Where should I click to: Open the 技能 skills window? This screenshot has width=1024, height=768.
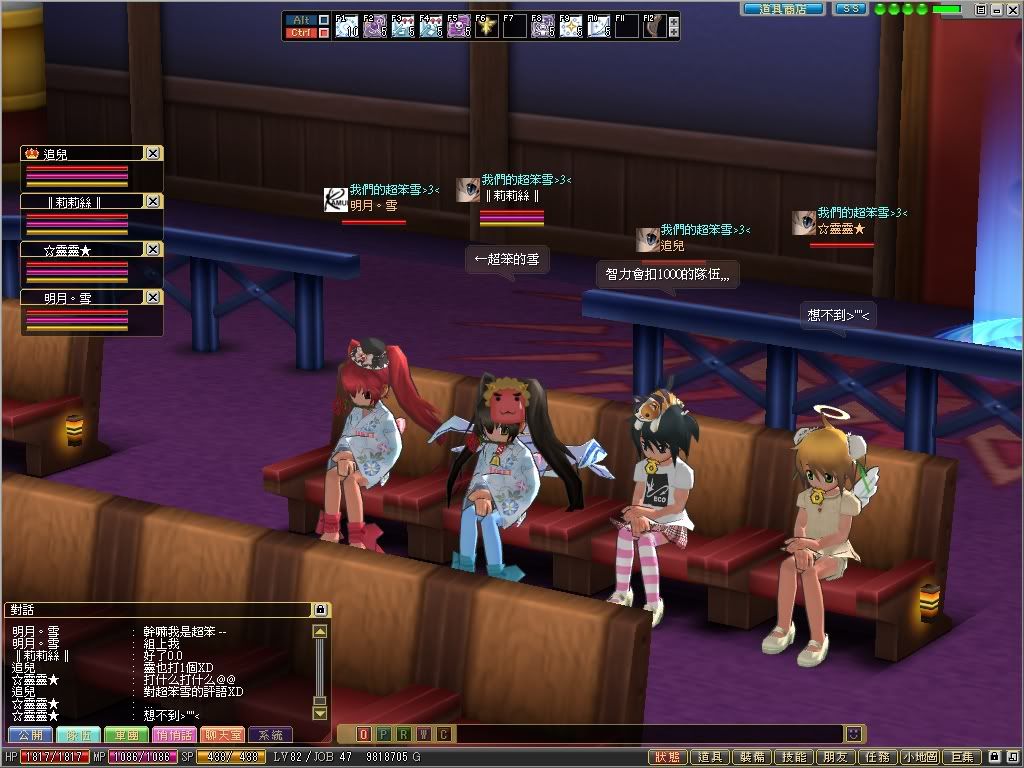pyautogui.click(x=793, y=758)
